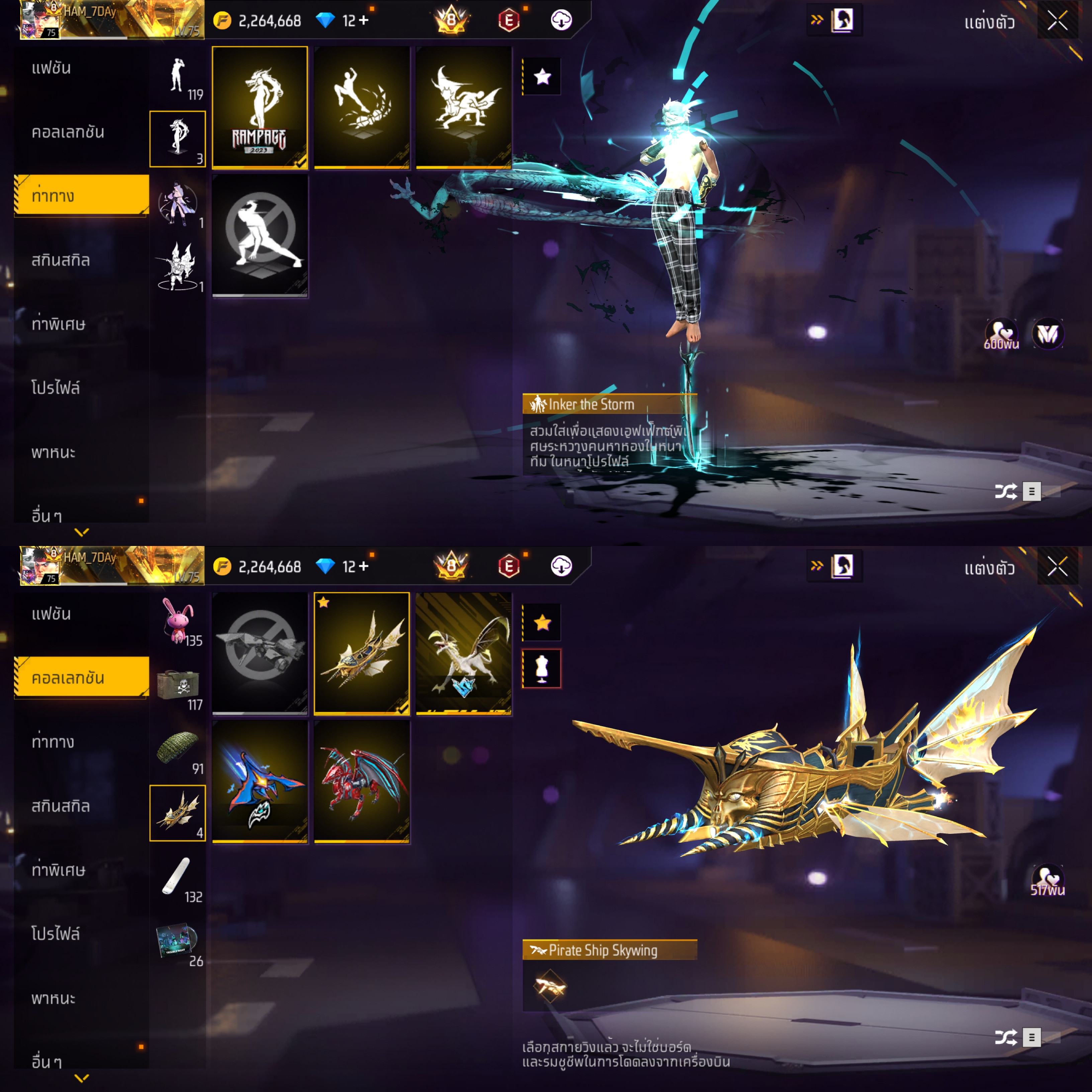1092x1092 pixels.
Task: Tap the 517พัน likes icon
Action: [x=1048, y=880]
